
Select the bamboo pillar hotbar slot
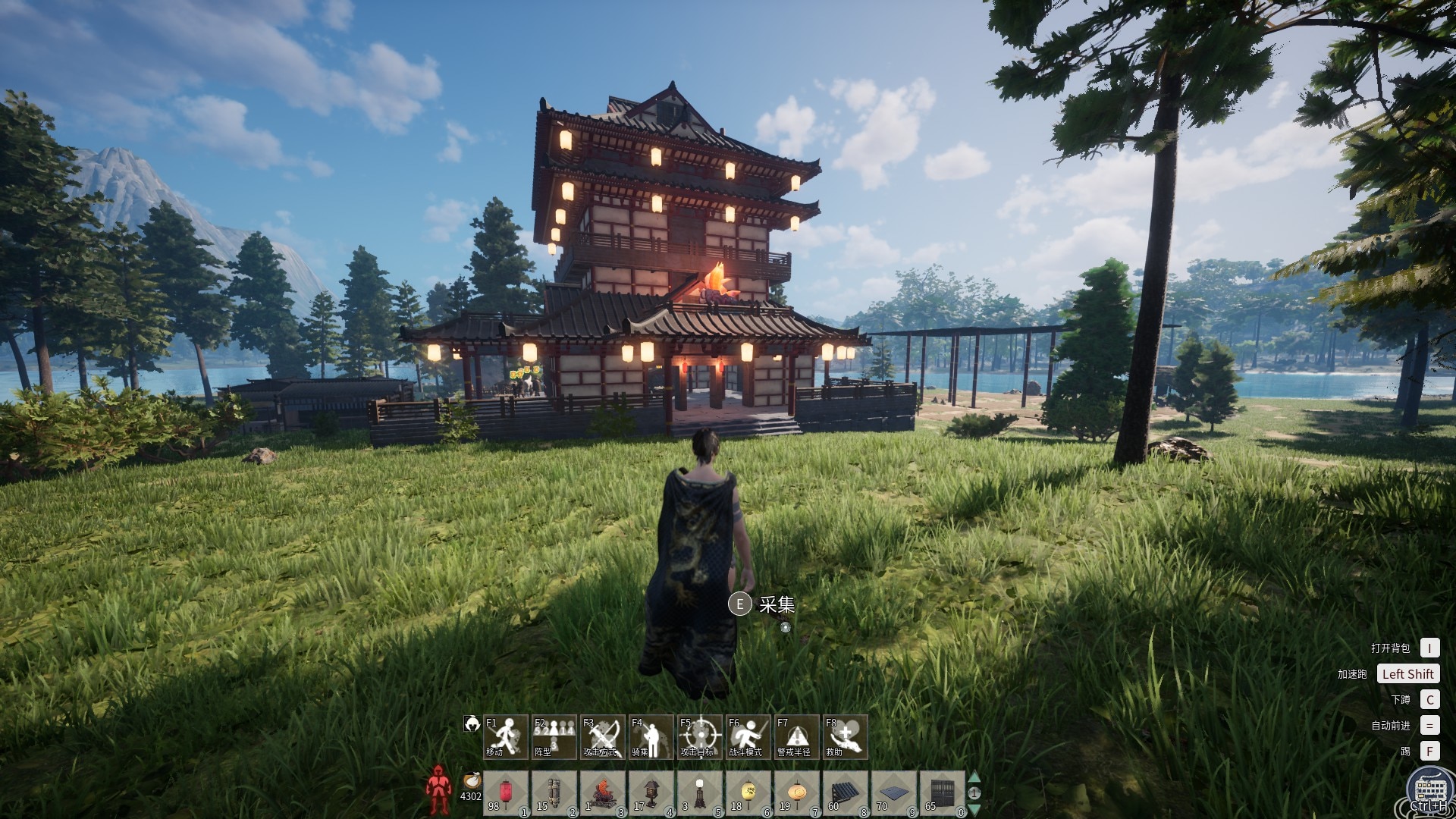(554, 793)
